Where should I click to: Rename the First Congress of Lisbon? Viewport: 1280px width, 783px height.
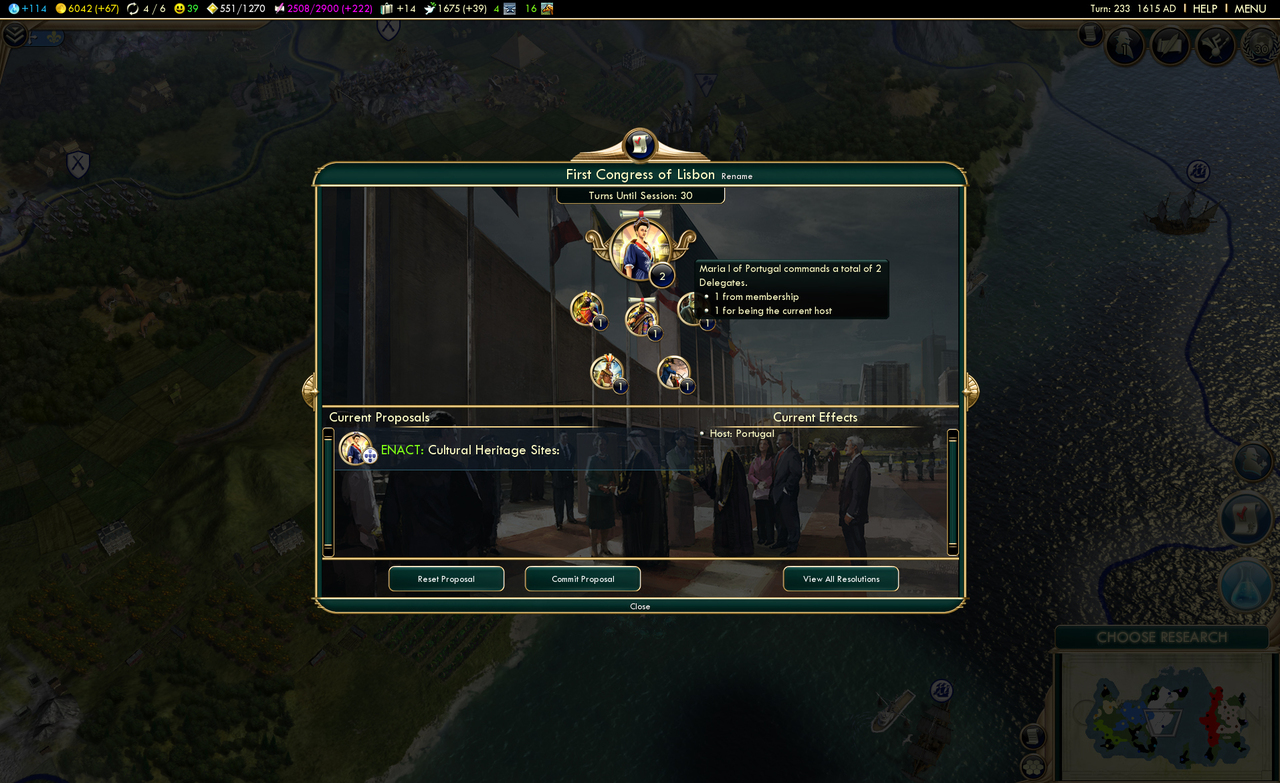(x=737, y=177)
